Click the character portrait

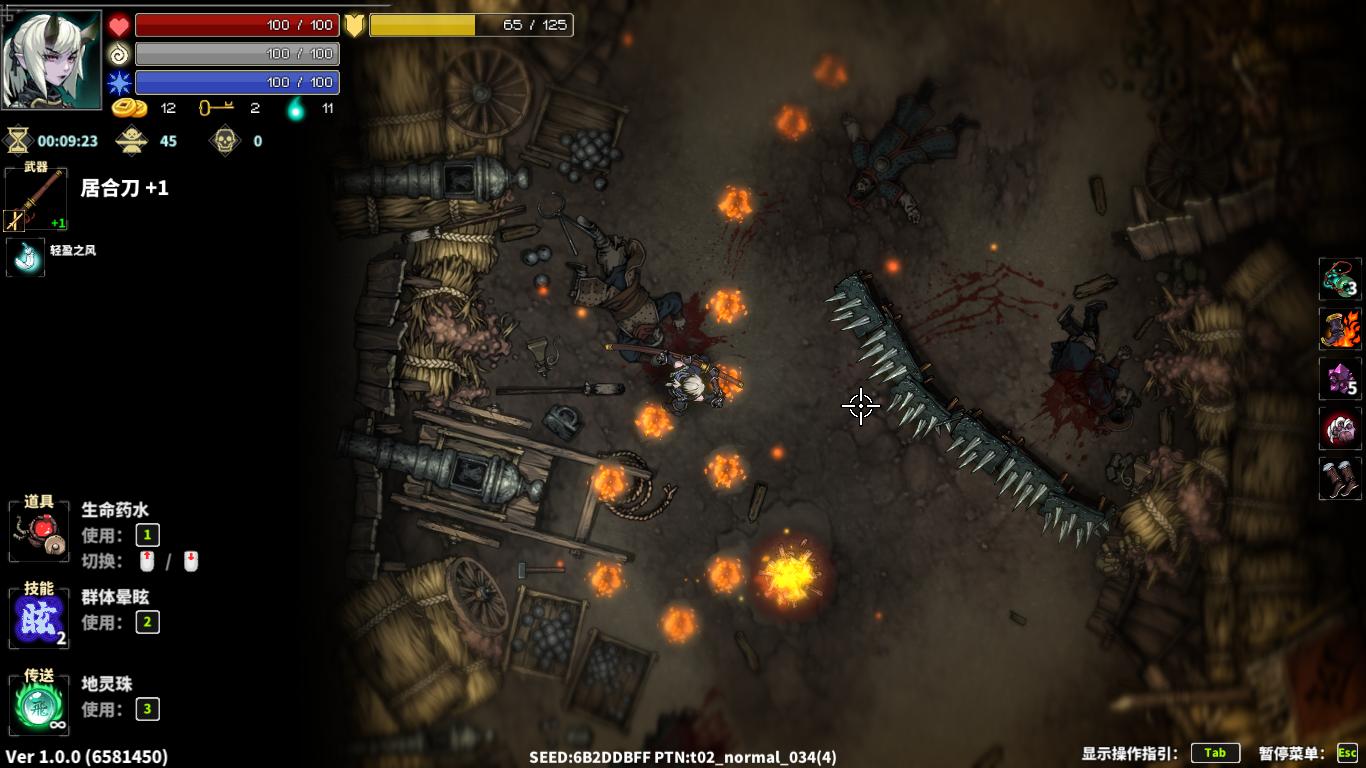click(52, 60)
